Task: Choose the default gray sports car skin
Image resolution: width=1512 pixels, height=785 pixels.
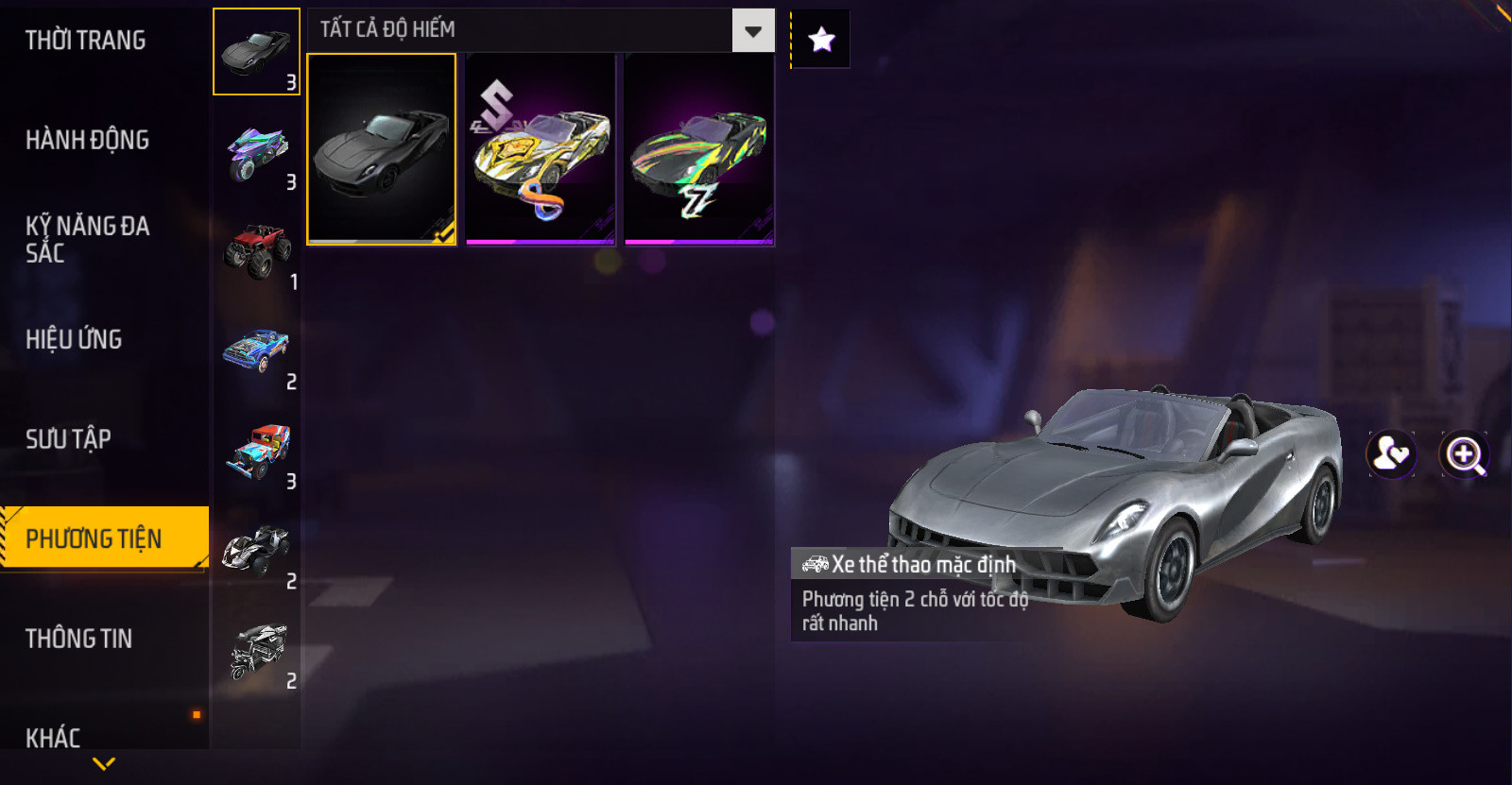Action: pos(382,149)
